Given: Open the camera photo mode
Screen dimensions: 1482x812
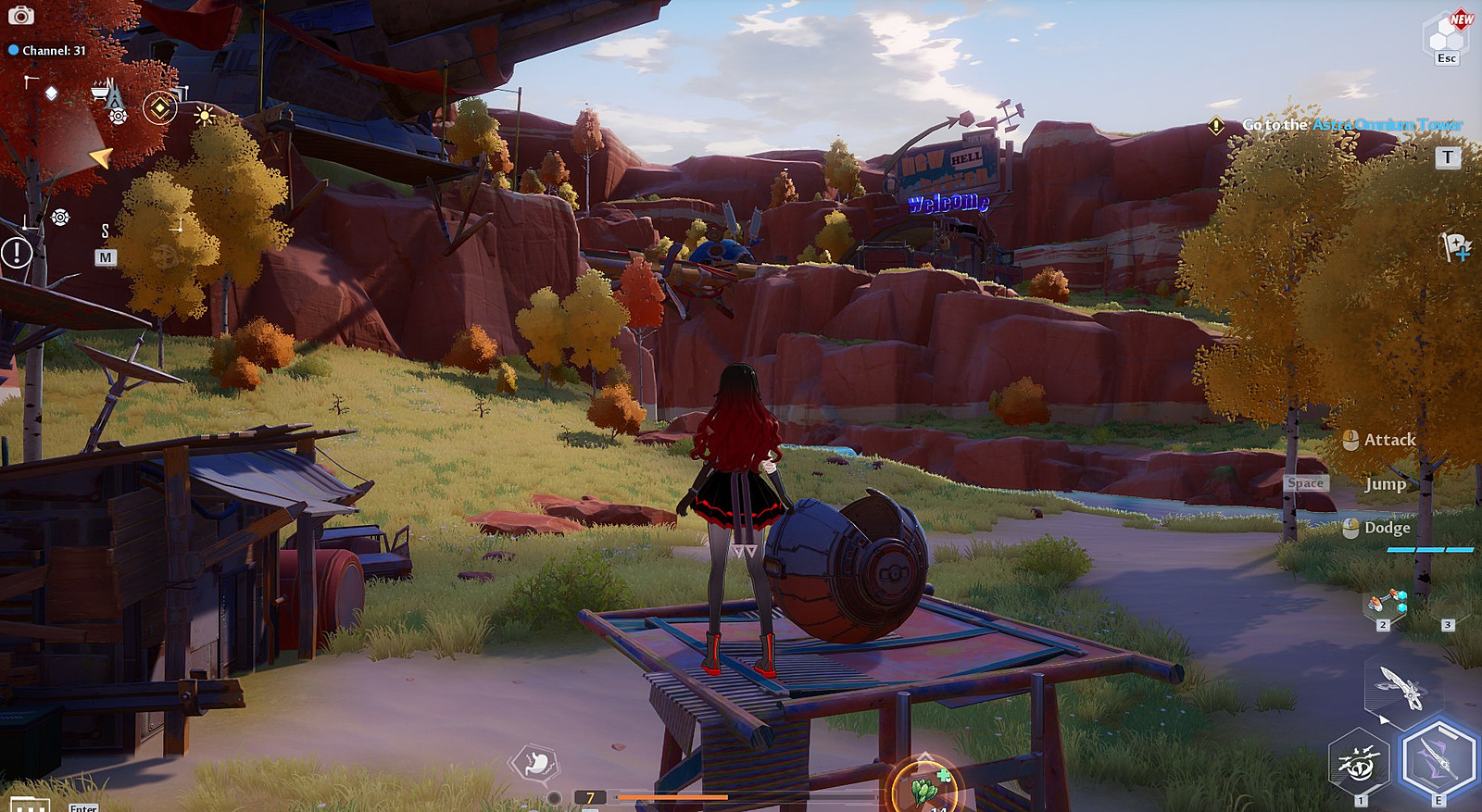Looking at the screenshot, I should [x=20, y=16].
